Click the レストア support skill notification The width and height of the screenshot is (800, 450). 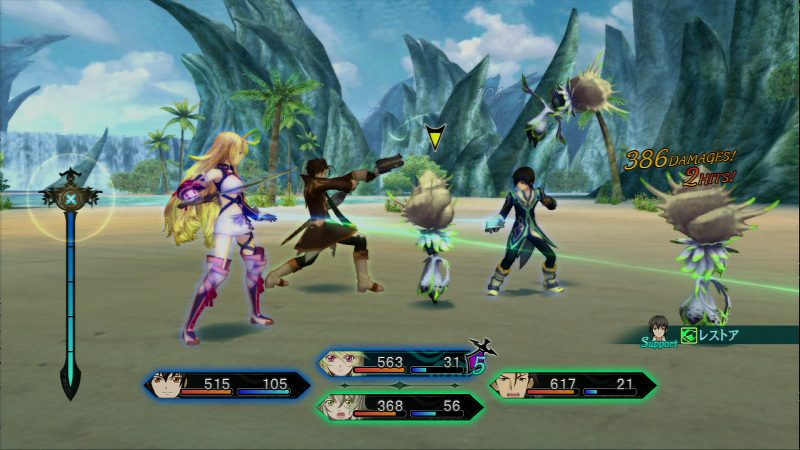710,336
